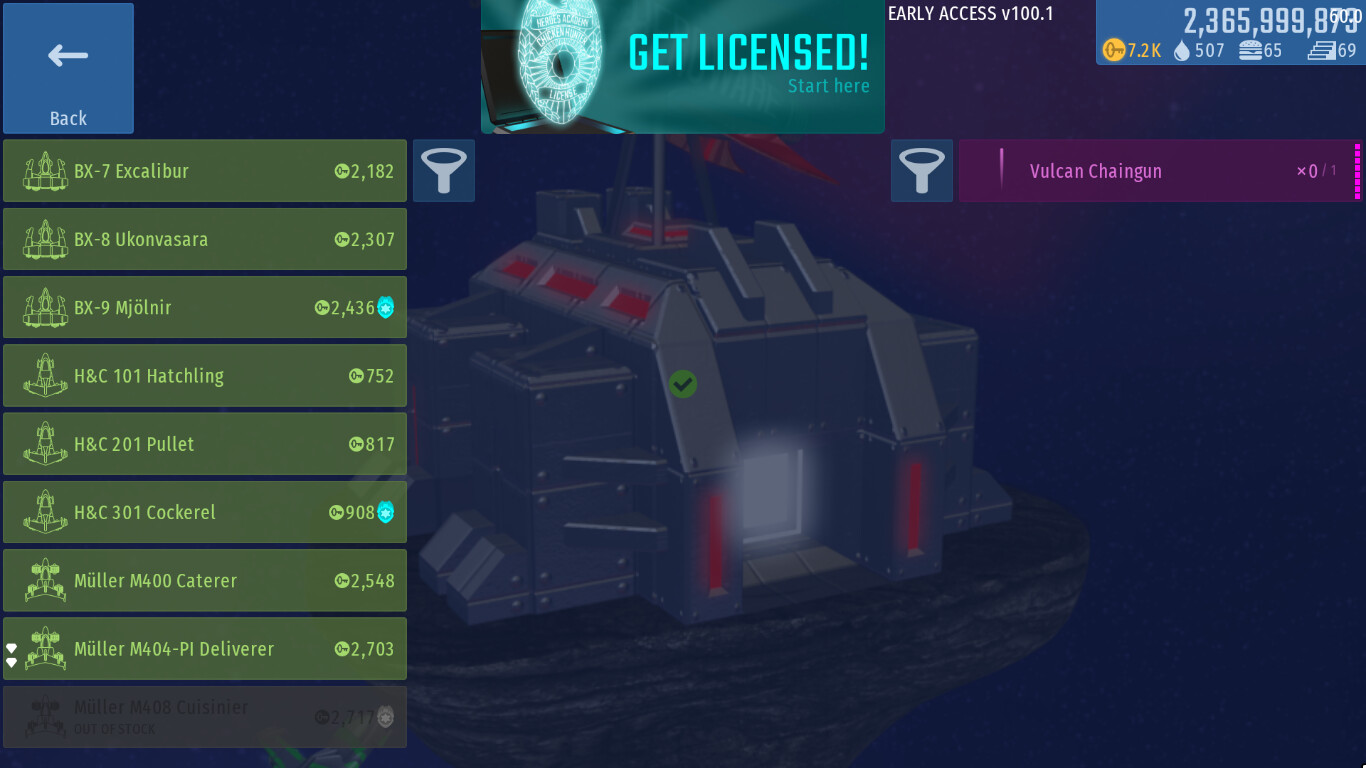The height and width of the screenshot is (768, 1366).
Task: Choose the BX-8 Ukonvasara listing
Action: click(x=205, y=239)
